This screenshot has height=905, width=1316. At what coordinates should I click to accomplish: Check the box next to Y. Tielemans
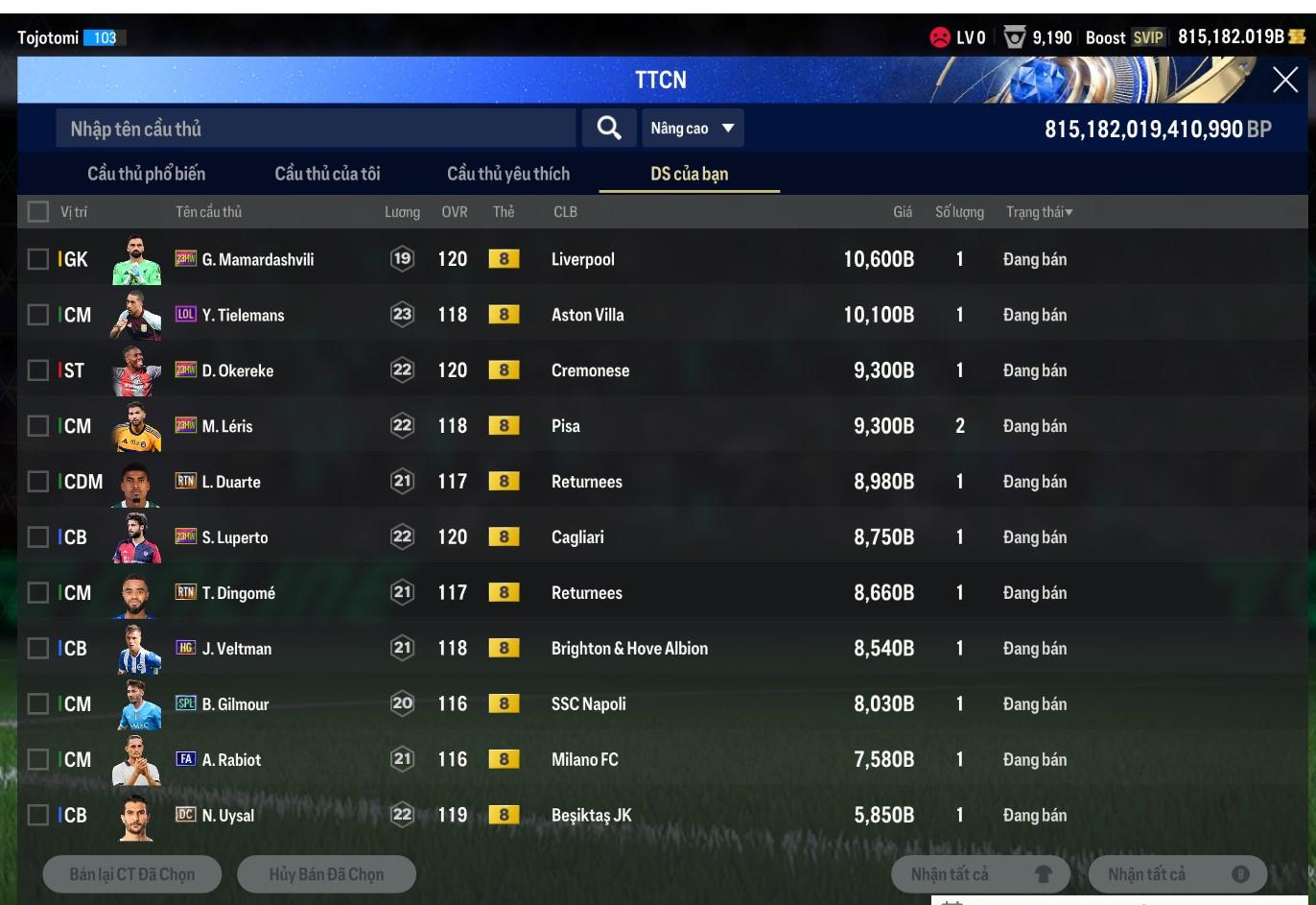[x=38, y=315]
